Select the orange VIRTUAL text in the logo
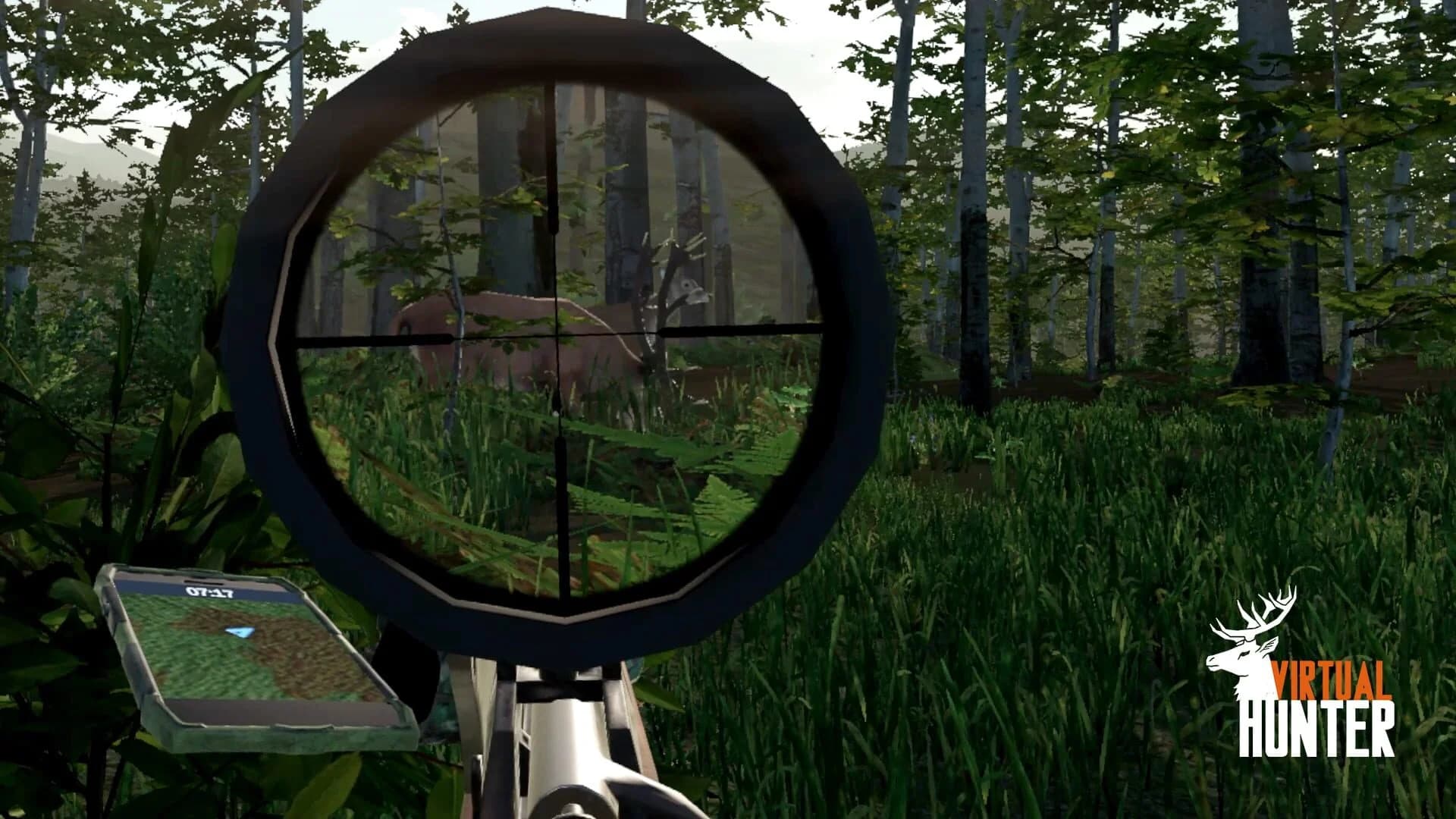 pyautogui.click(x=1331, y=679)
